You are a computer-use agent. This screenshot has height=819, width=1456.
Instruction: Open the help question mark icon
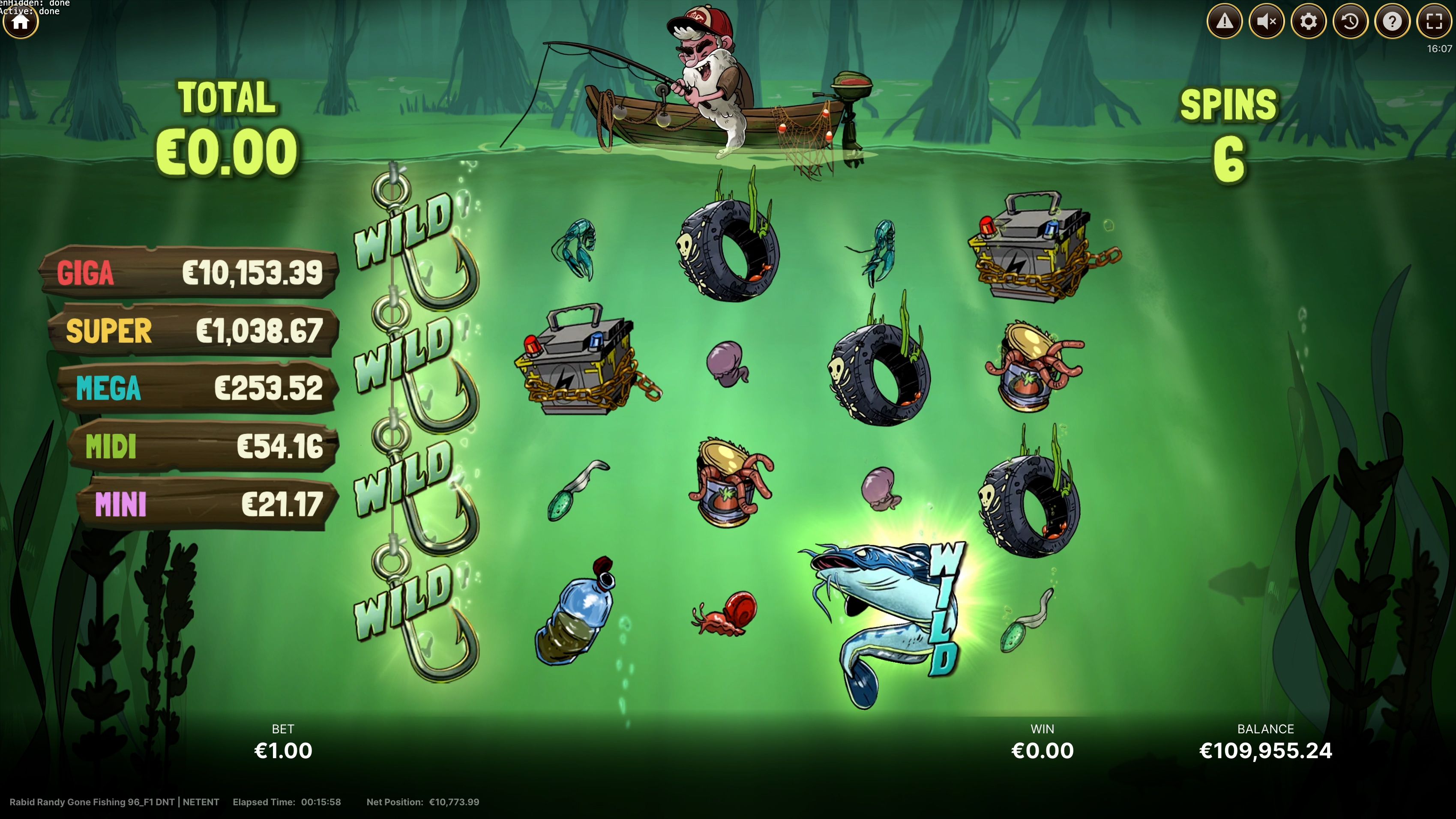click(x=1393, y=21)
